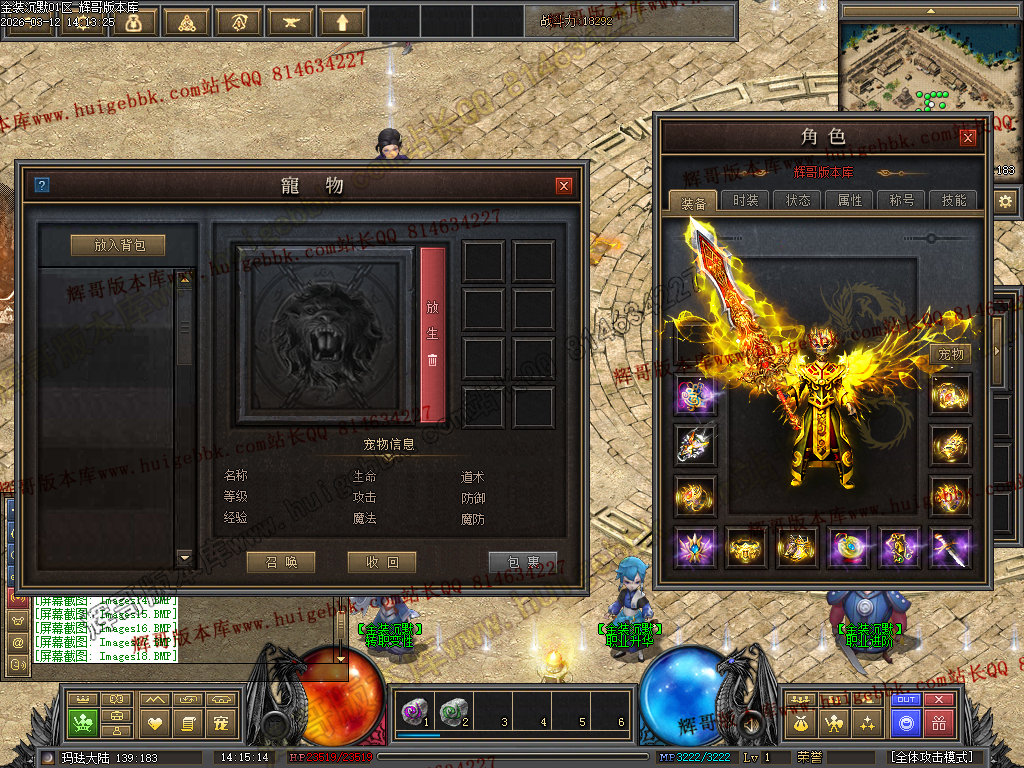Open the pet window help question mark
This screenshot has width=1024, height=768.
[41, 185]
